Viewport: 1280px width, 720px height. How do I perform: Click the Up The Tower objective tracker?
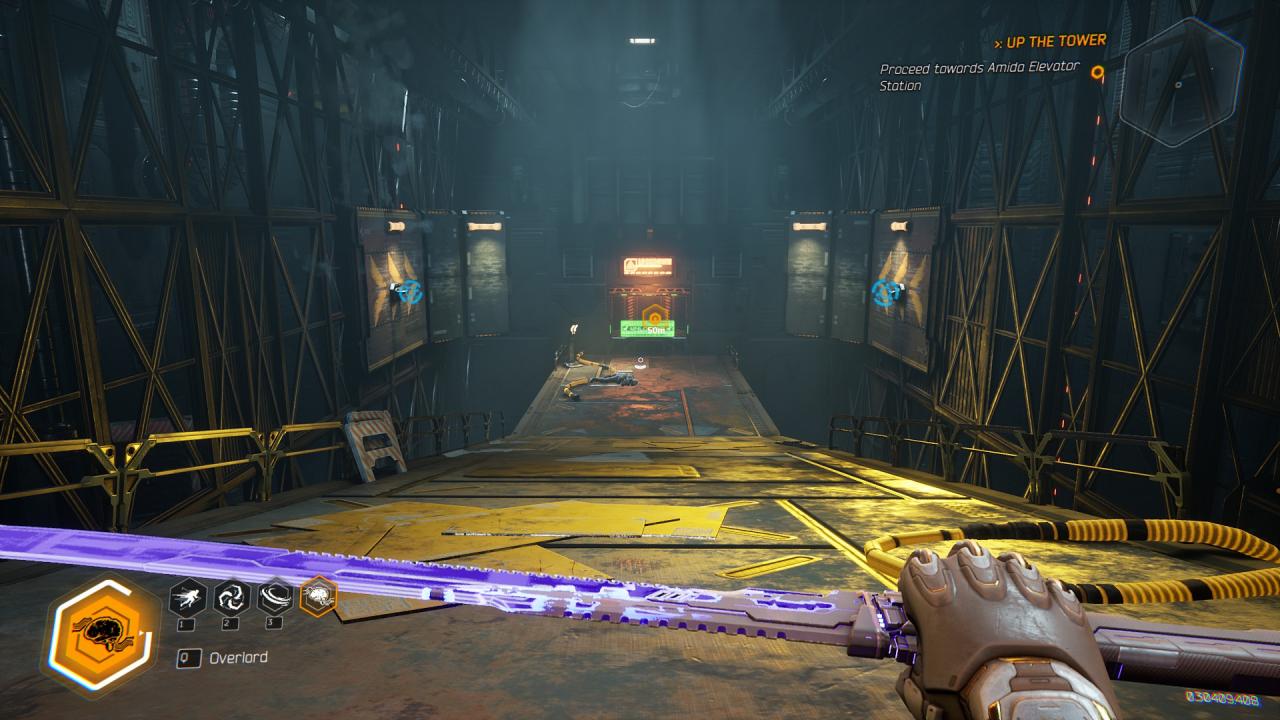1050,41
